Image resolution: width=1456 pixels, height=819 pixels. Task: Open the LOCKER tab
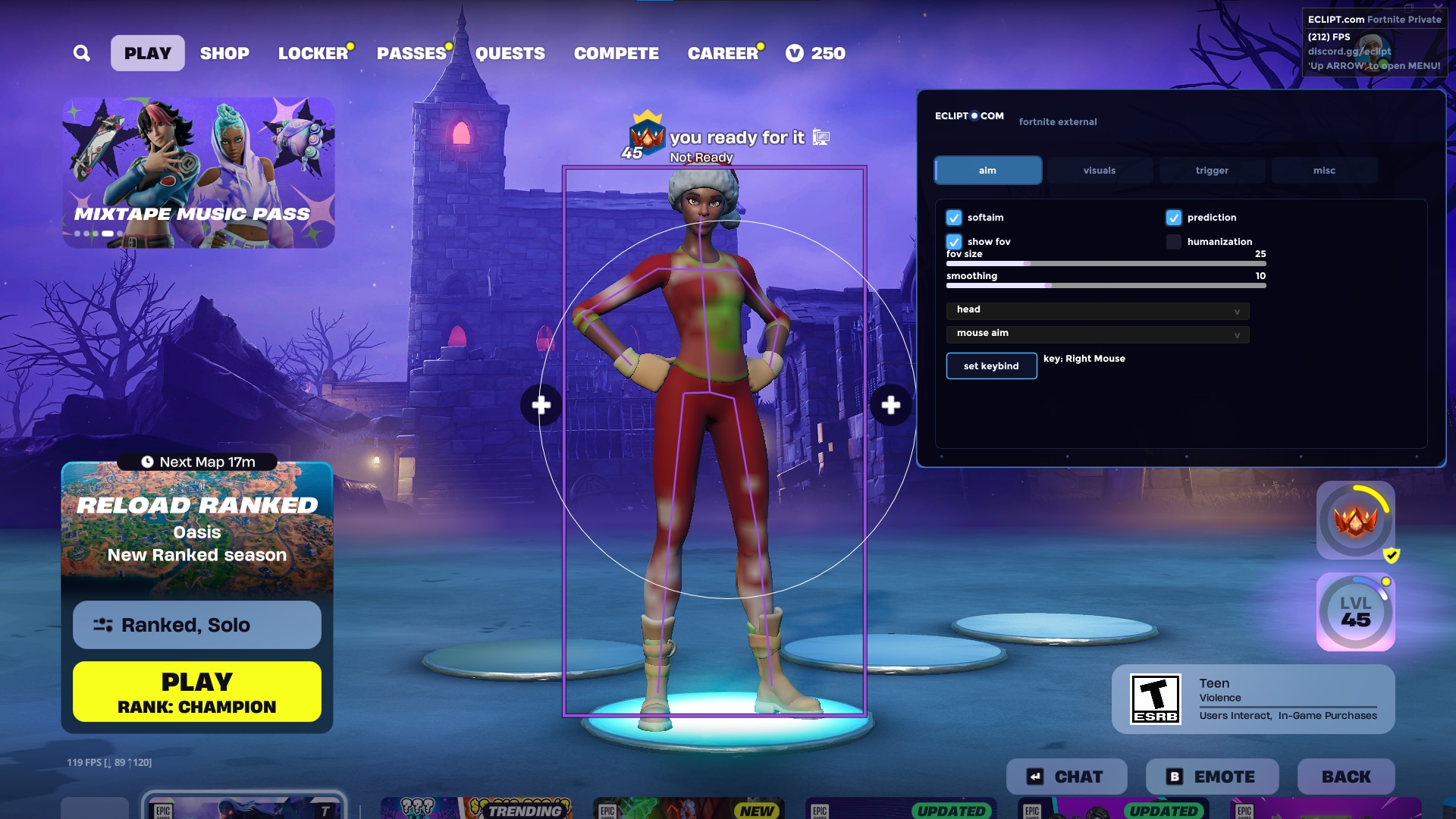312,53
